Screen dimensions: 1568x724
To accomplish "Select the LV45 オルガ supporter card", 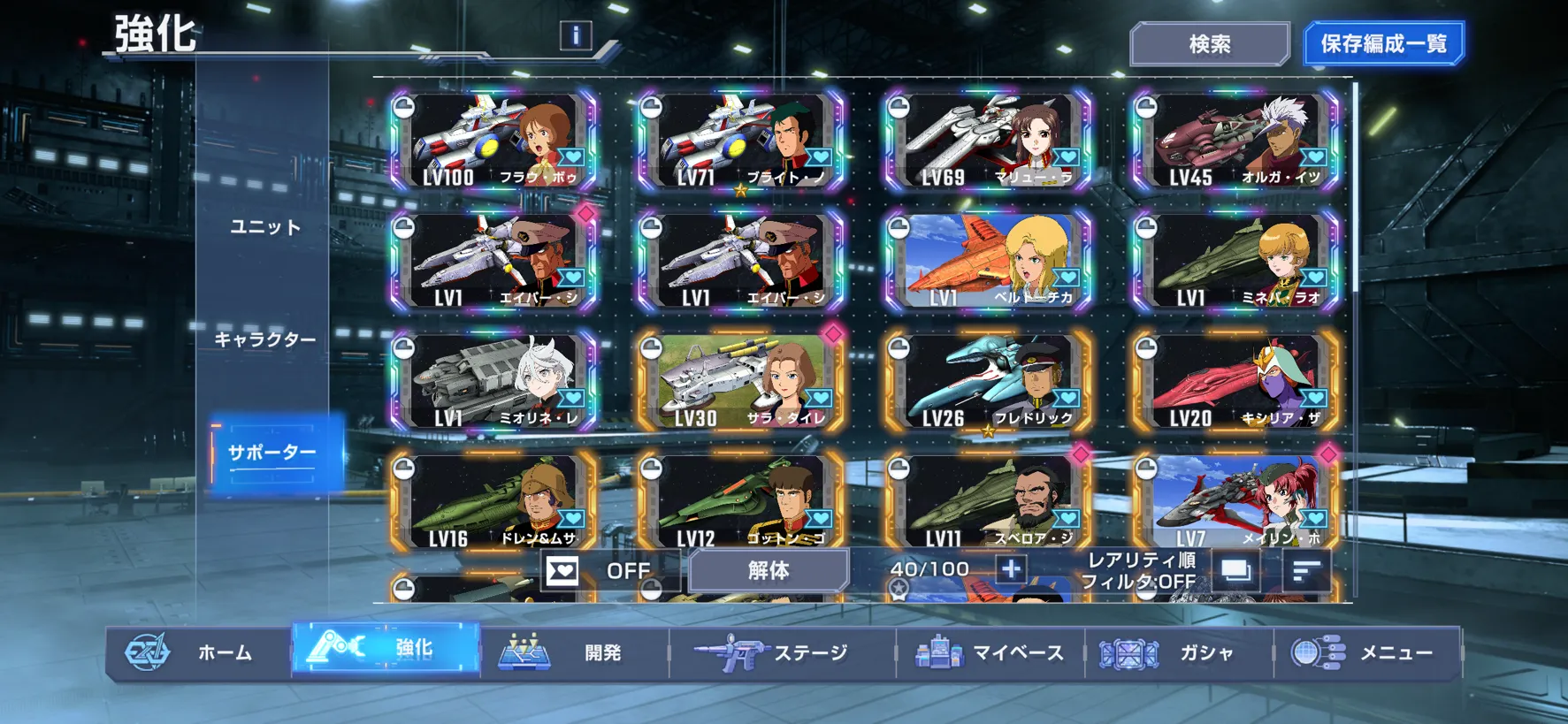I will pyautogui.click(x=1236, y=141).
